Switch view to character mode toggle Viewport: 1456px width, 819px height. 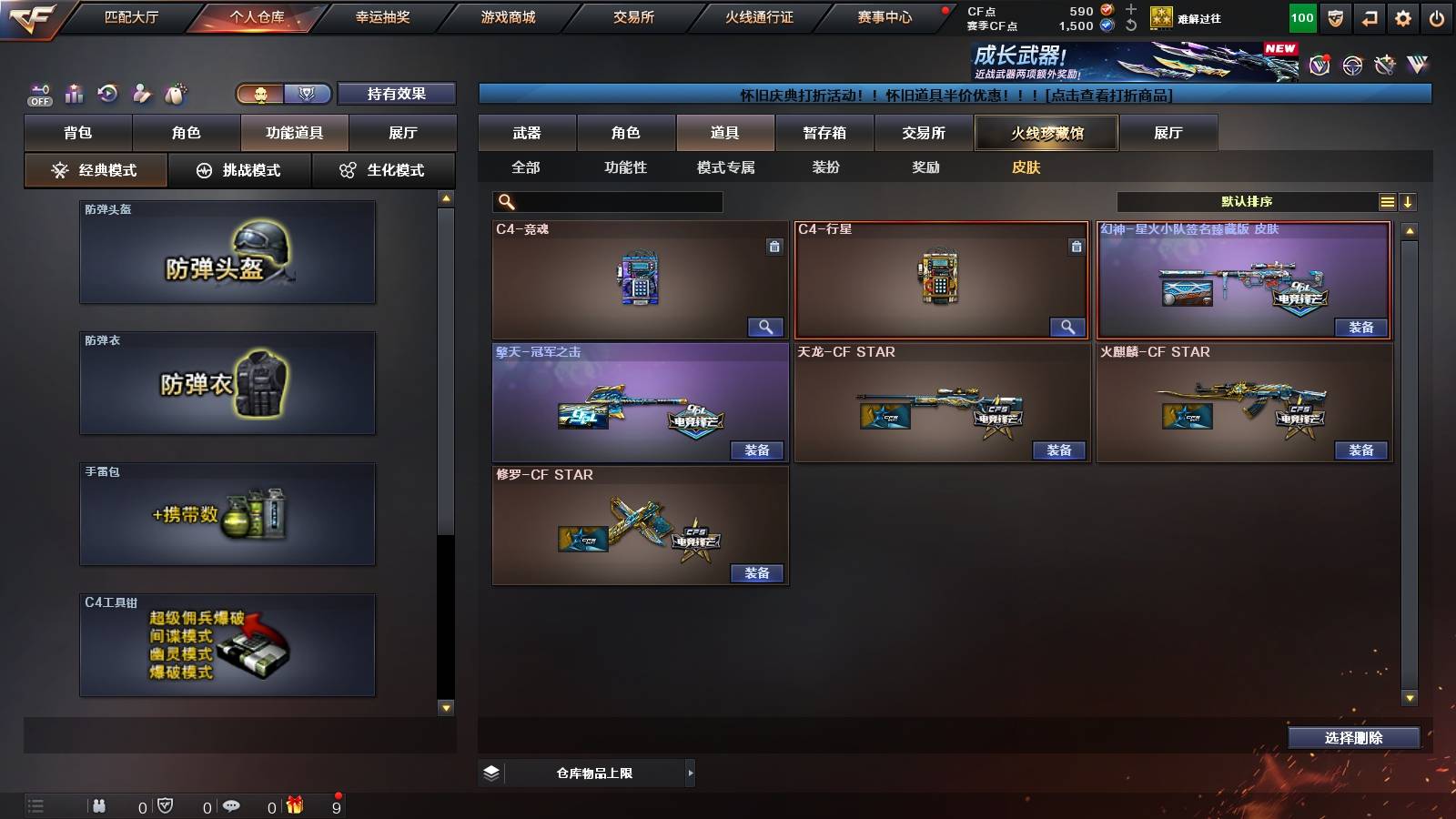point(259,94)
